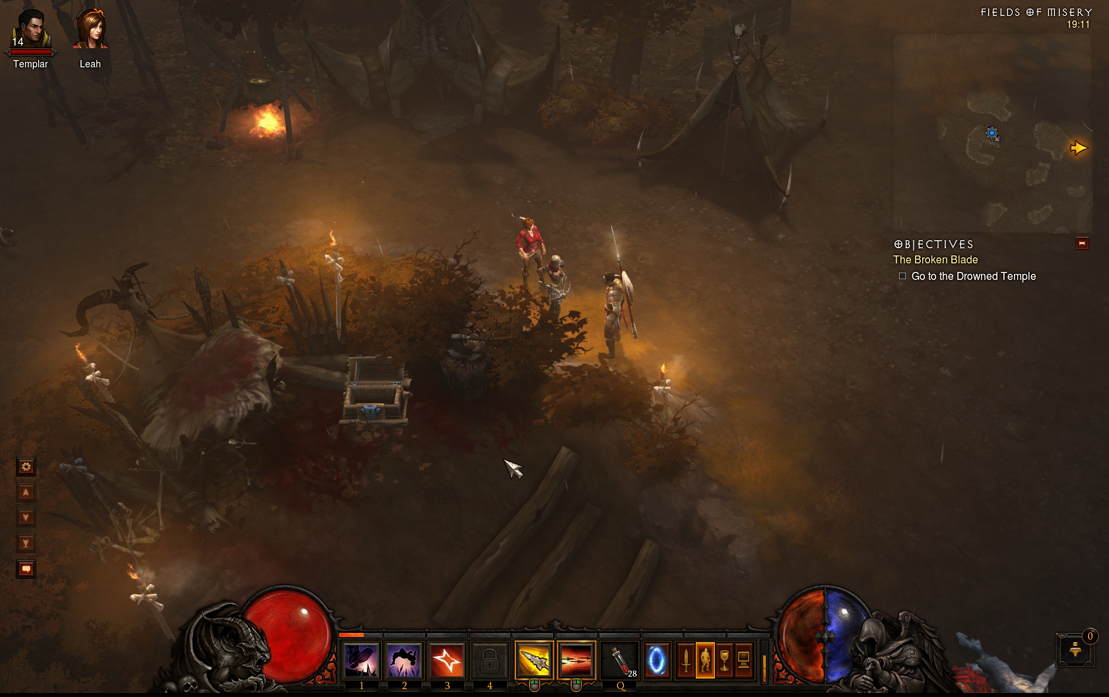This screenshot has height=697, width=1109.
Task: Open chat settings gear button
Action: [x=26, y=467]
